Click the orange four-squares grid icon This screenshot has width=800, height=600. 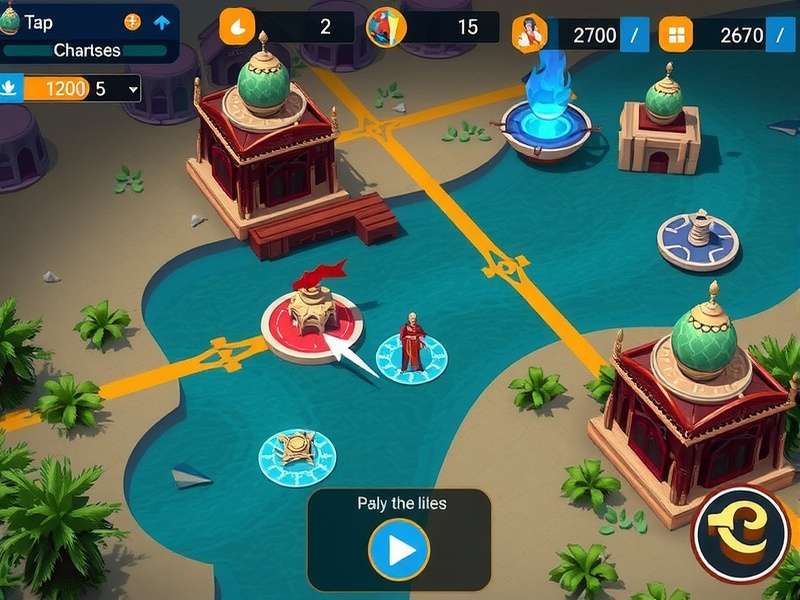677,36
